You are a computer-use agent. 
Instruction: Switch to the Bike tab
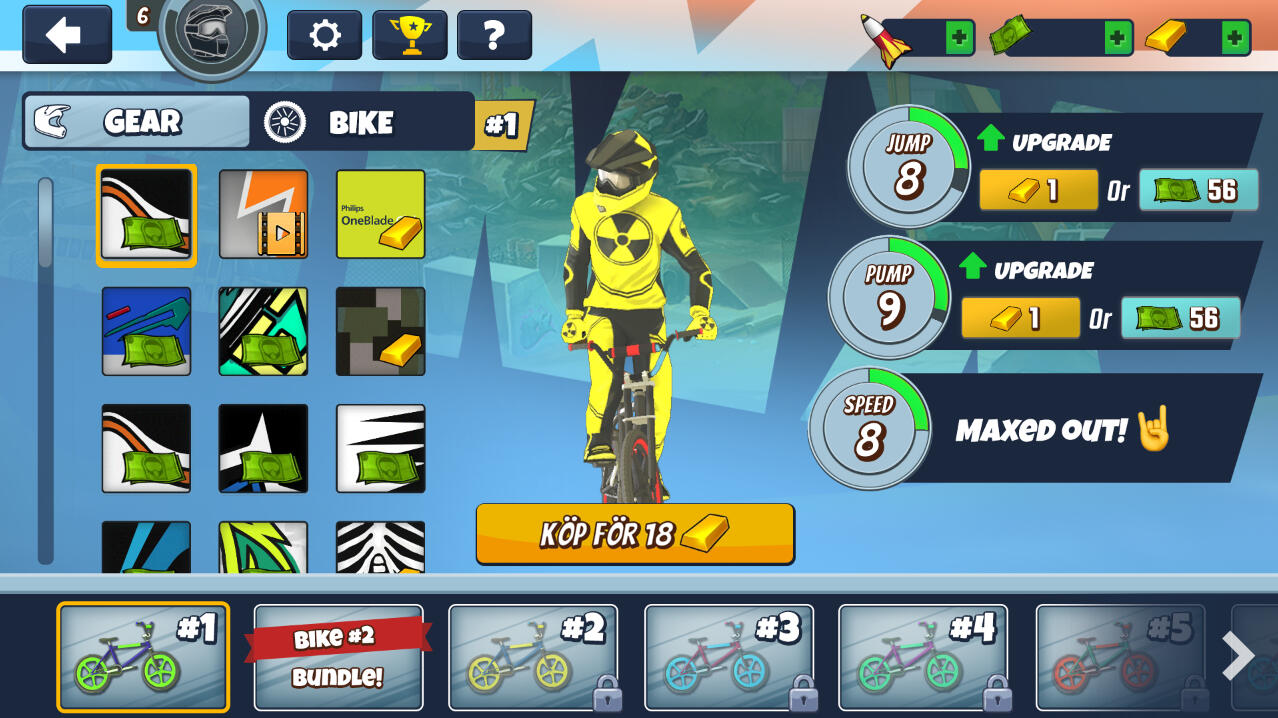[x=361, y=122]
